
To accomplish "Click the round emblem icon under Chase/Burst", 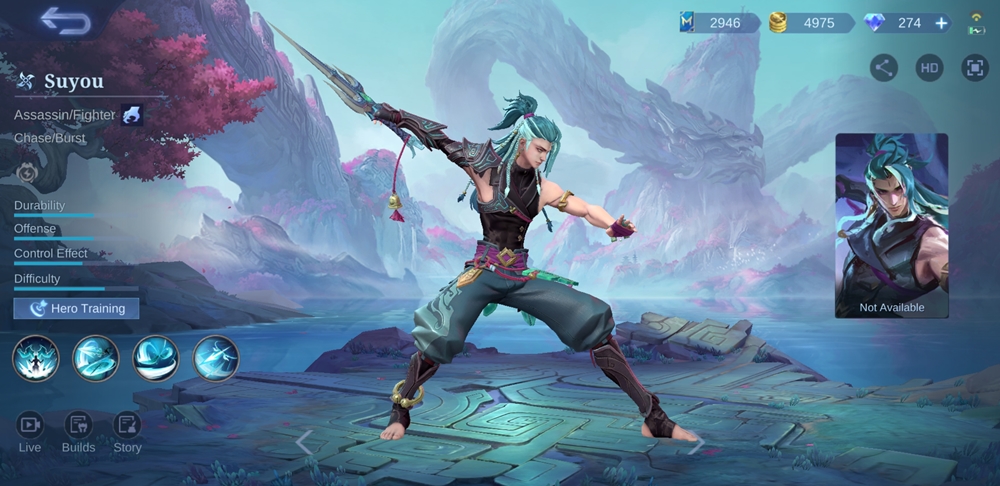I will tap(27, 172).
